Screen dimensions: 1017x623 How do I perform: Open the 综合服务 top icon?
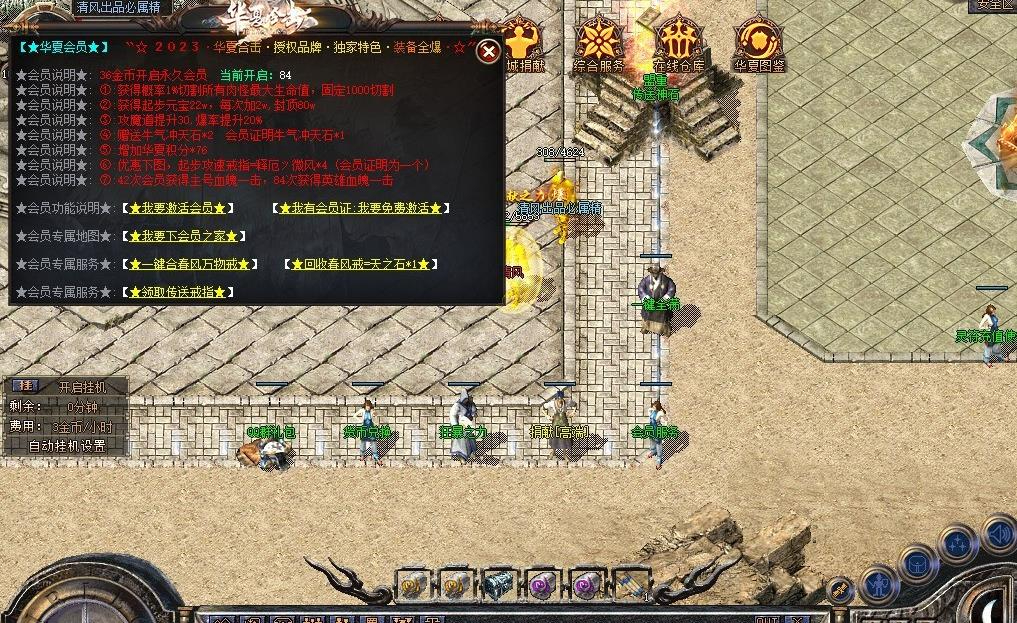tap(599, 45)
